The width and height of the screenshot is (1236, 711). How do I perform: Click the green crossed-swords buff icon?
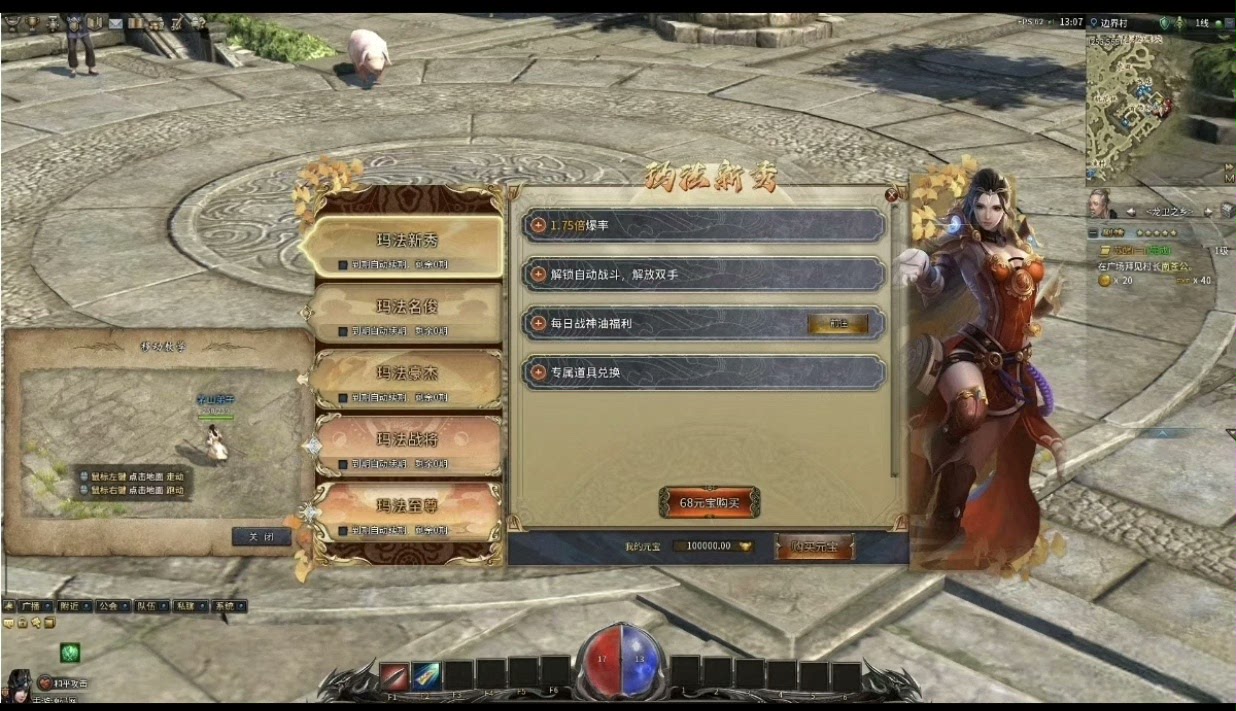tap(69, 653)
